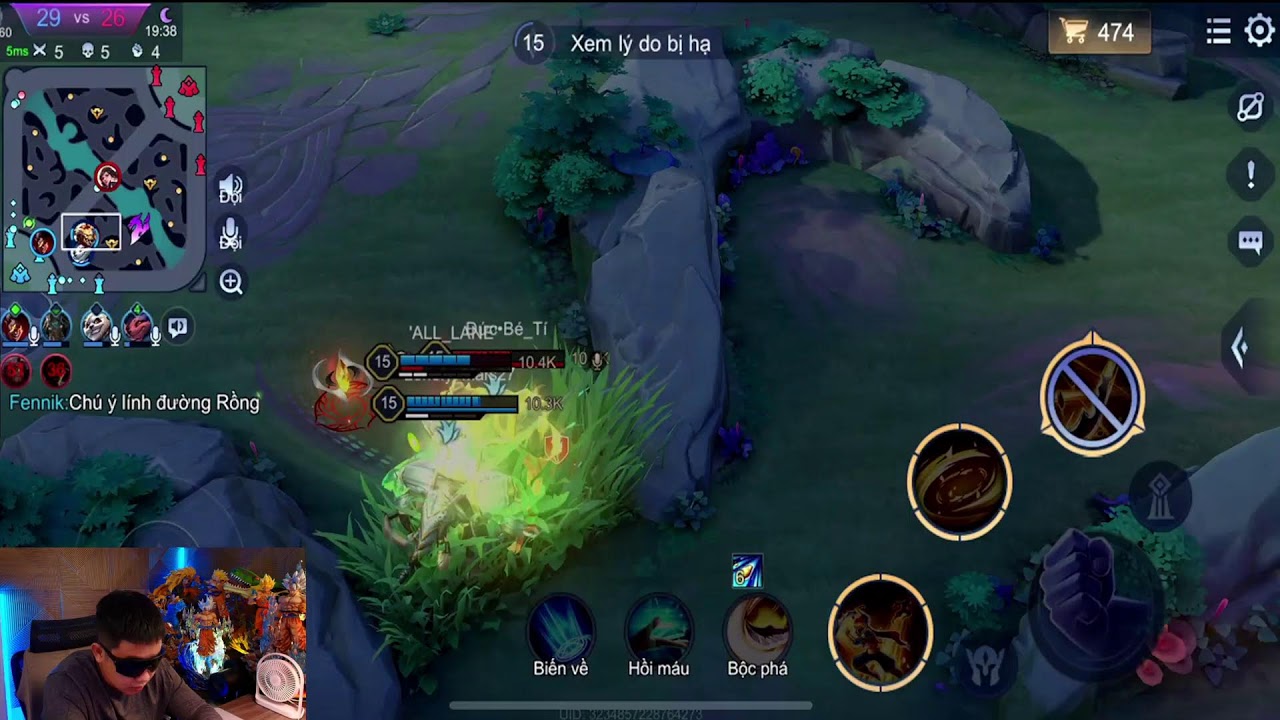Toggle the team speaker button
Viewport: 1280px width, 720px height.
pyautogui.click(x=231, y=187)
